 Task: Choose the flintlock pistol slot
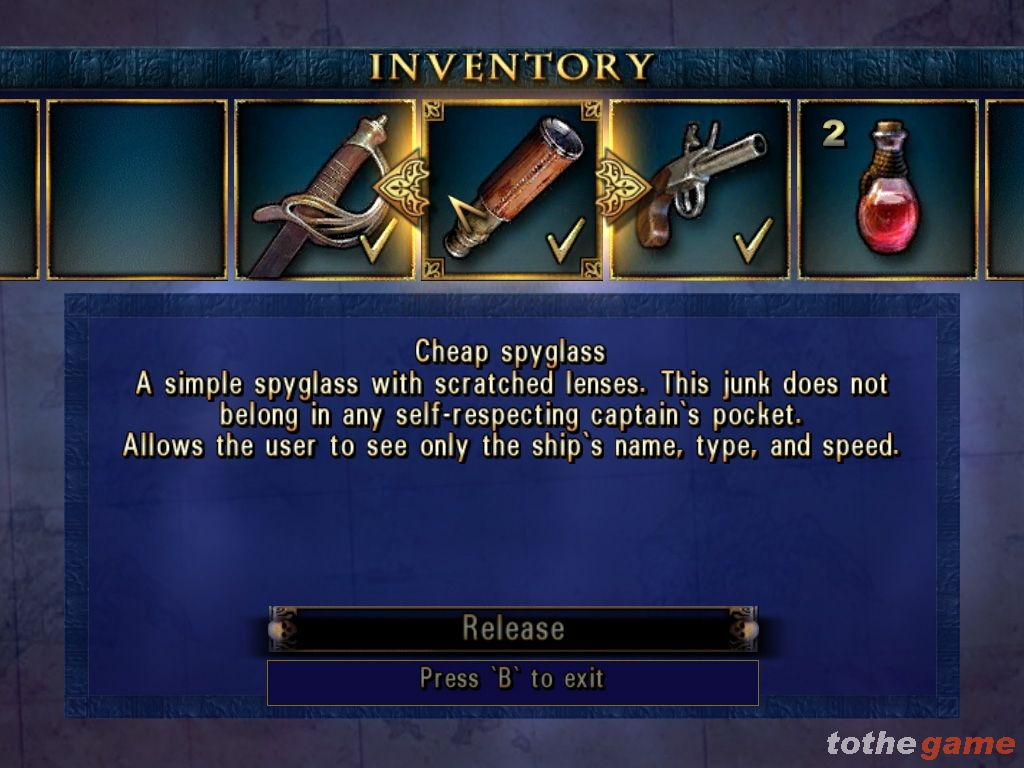coord(700,190)
